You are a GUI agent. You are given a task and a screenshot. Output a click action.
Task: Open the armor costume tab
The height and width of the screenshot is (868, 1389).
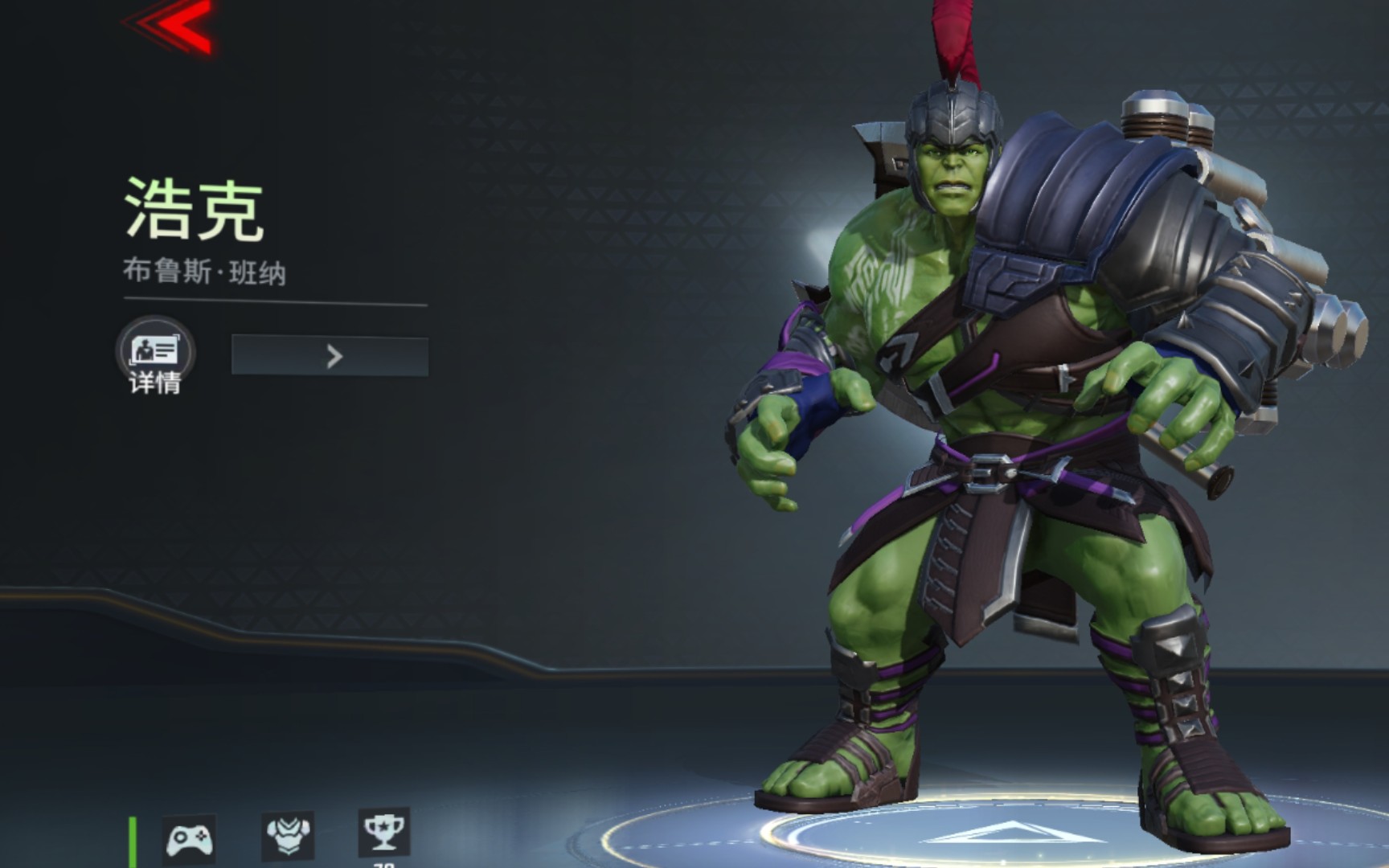pos(287,836)
